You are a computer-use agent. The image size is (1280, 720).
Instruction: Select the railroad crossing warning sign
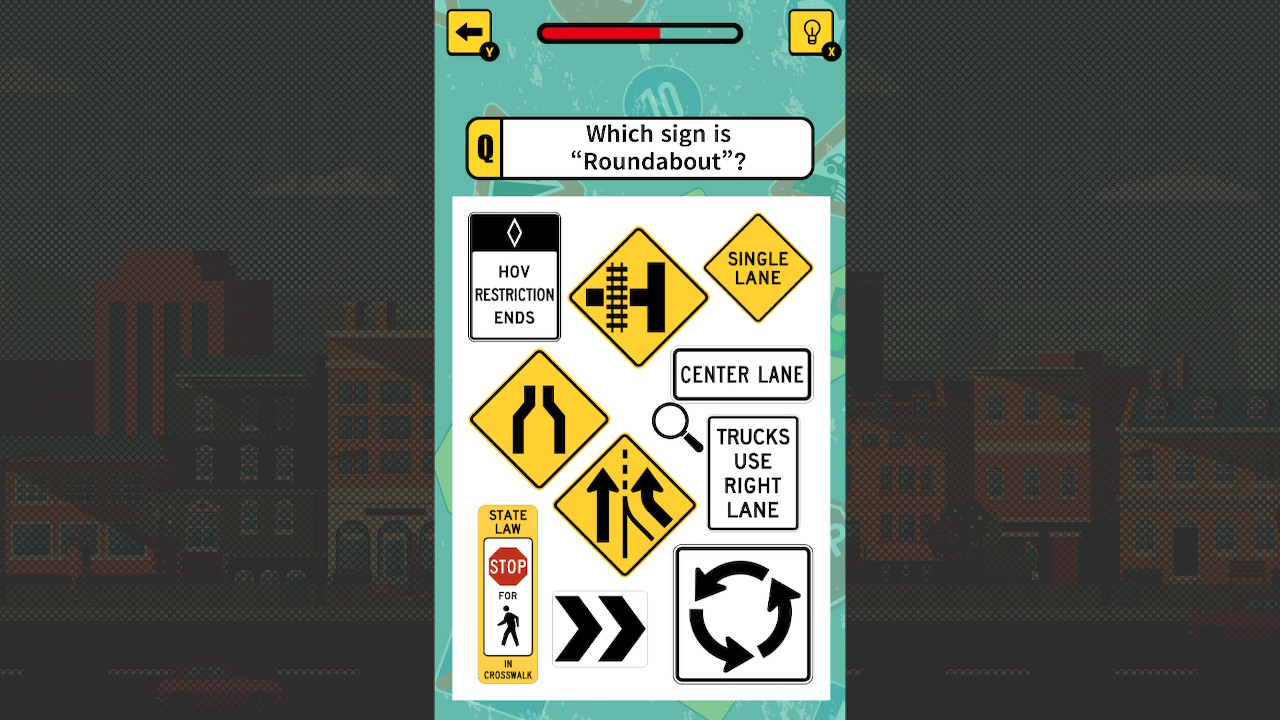click(638, 296)
